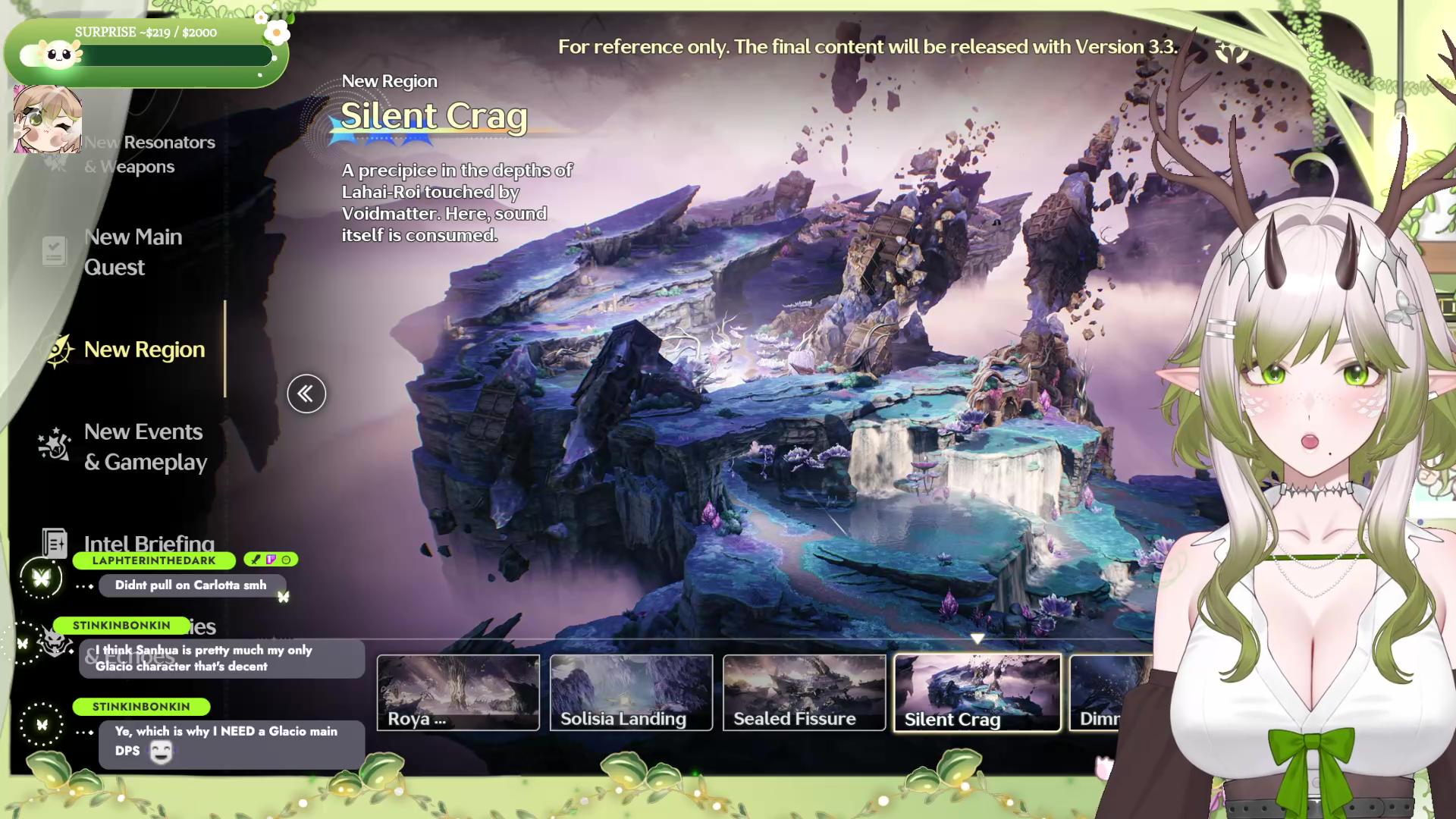
Task: Select the New Region tab
Action: [x=143, y=350]
